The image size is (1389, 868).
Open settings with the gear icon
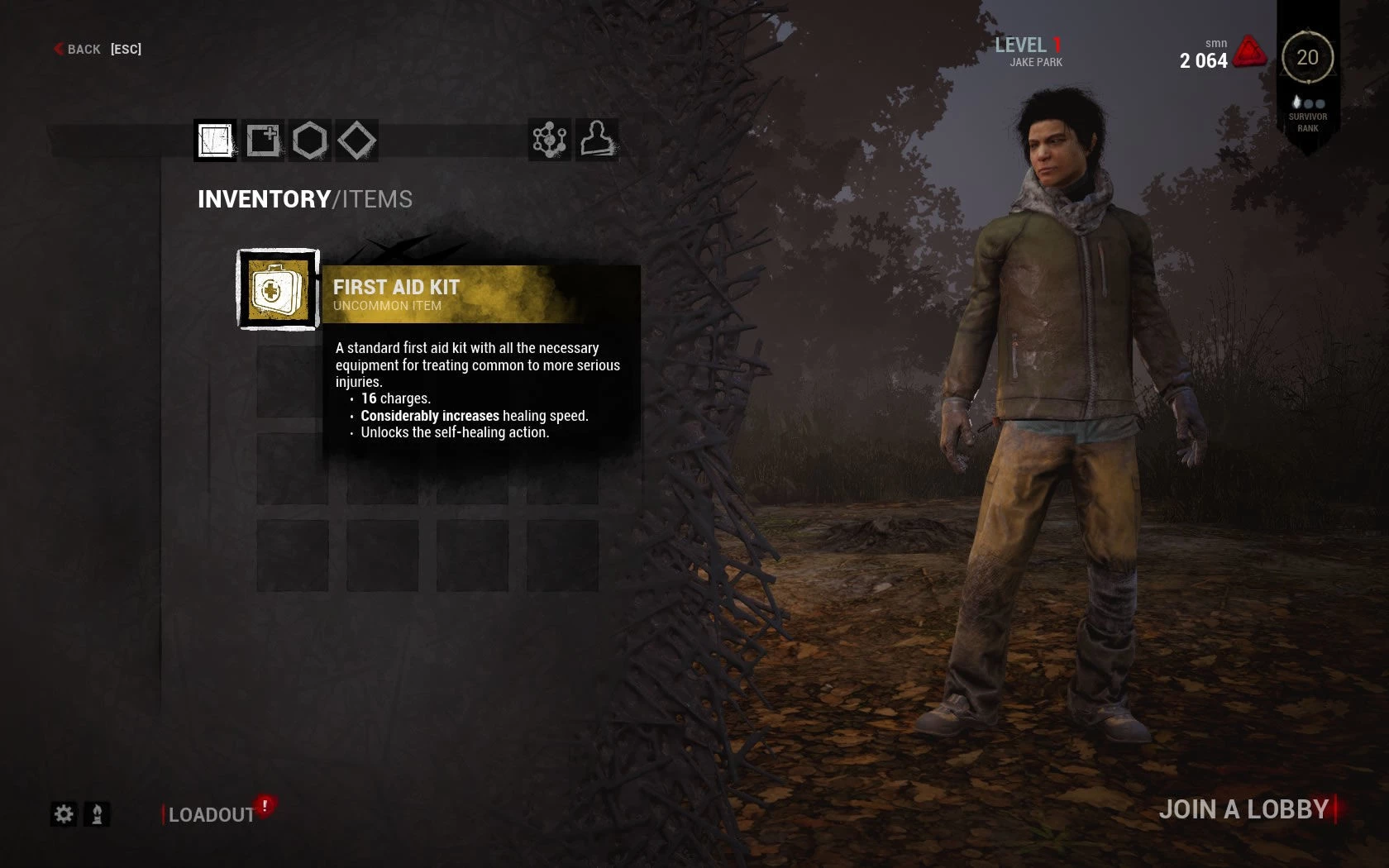(64, 814)
